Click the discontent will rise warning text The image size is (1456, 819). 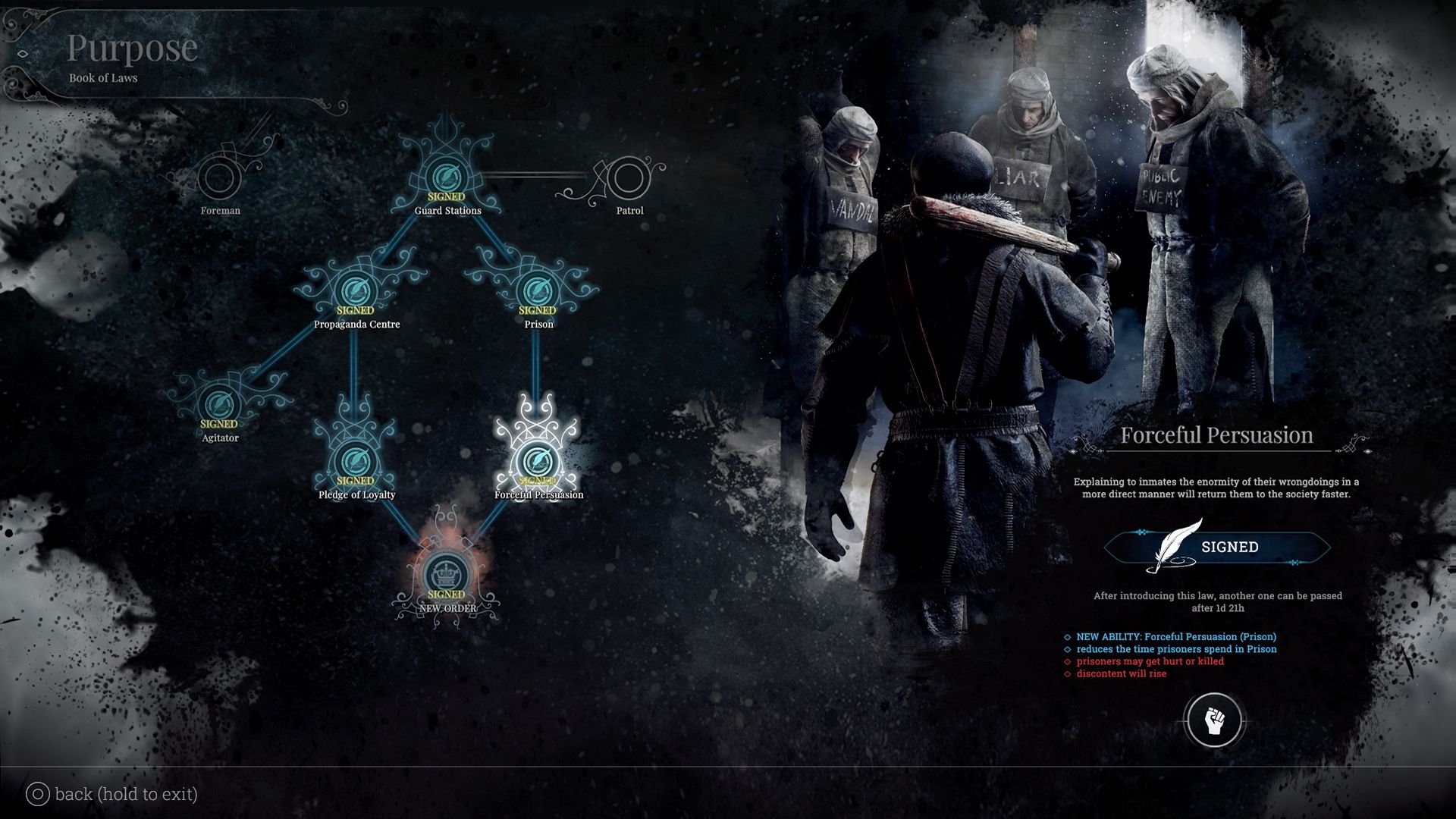coord(1120,673)
